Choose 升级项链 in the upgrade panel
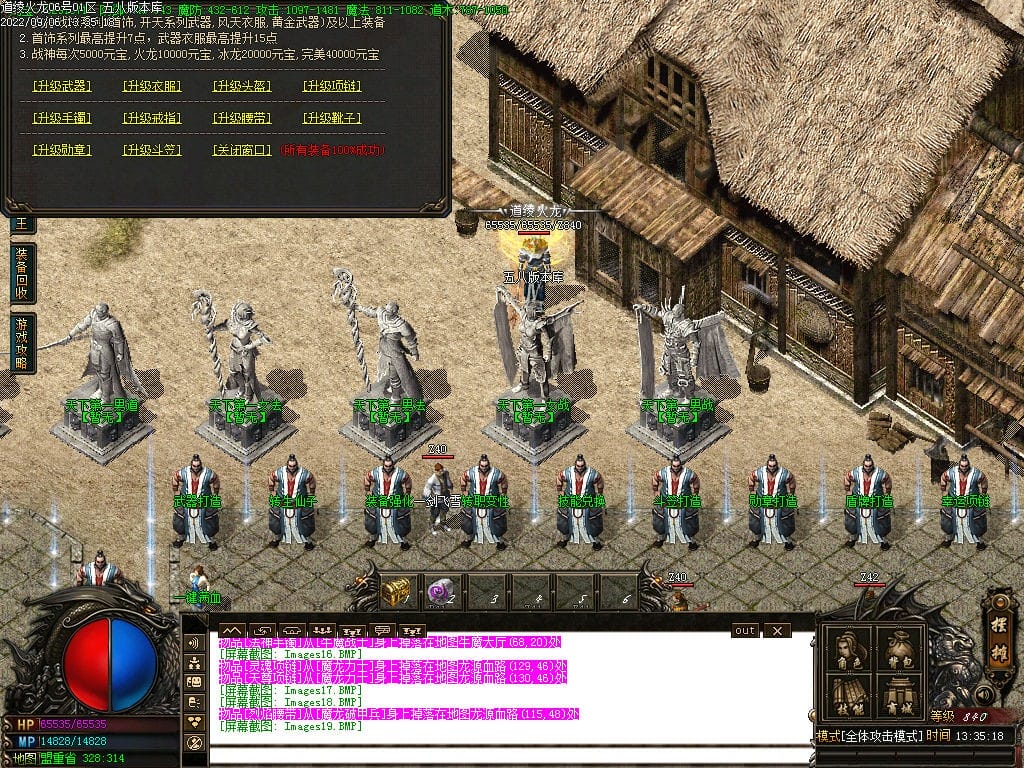 332,86
